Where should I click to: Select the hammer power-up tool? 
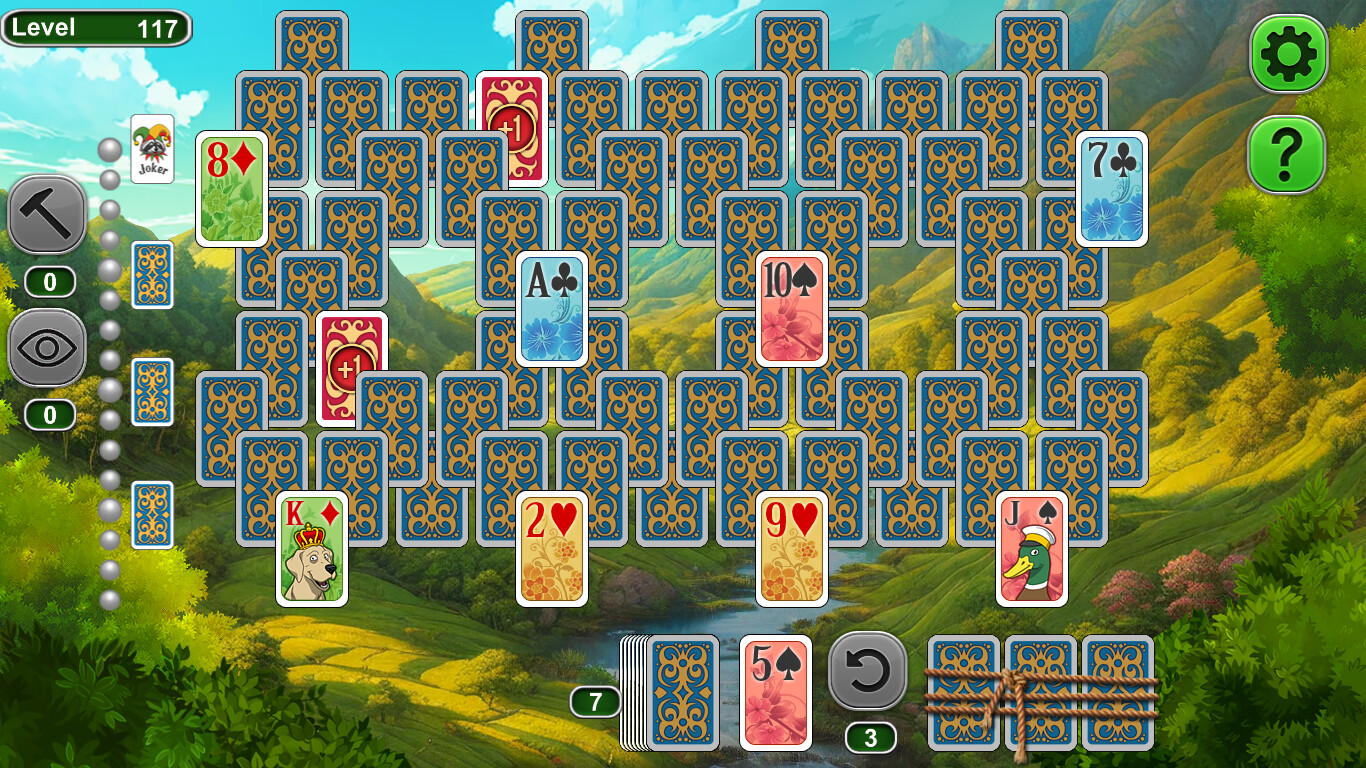[47, 215]
